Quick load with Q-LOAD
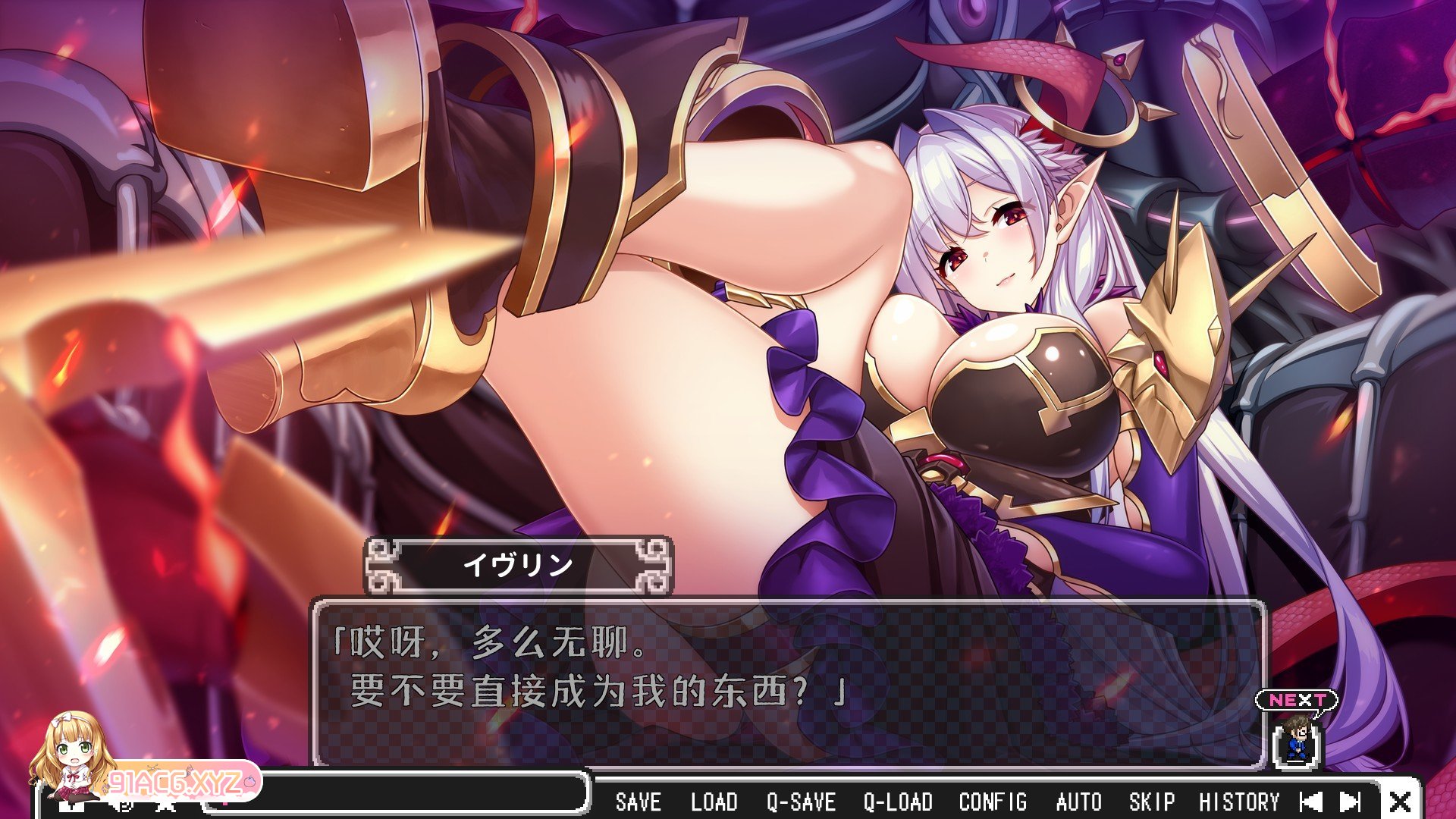Image resolution: width=1456 pixels, height=819 pixels. pyautogui.click(x=898, y=802)
